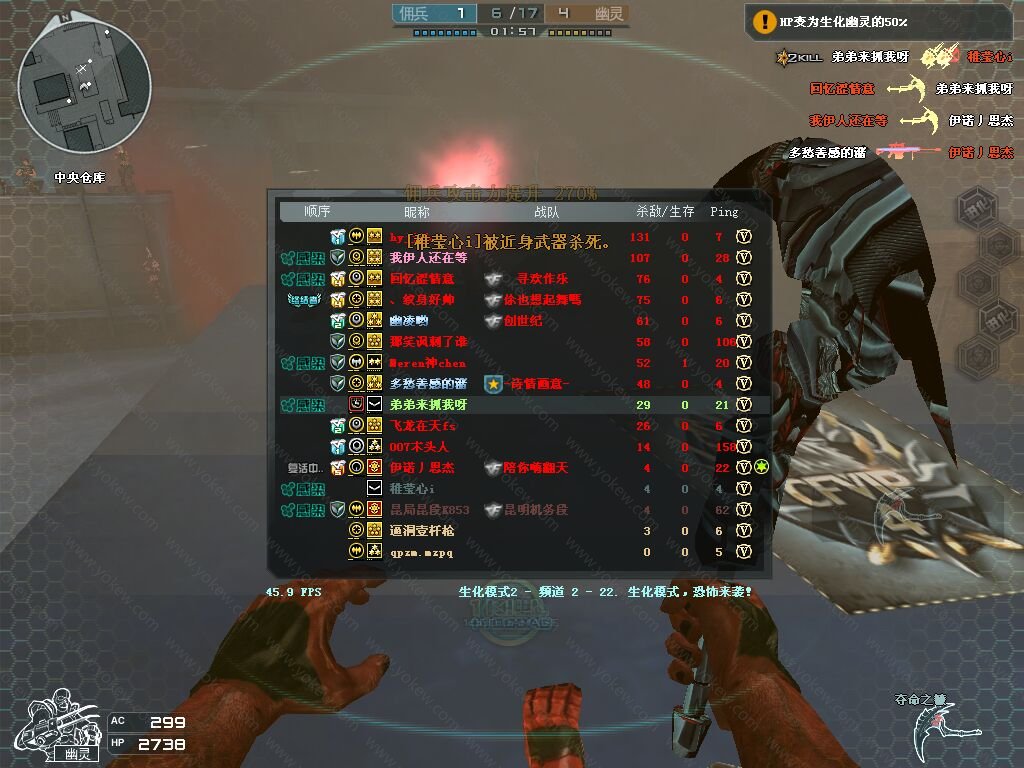1024x768 pixels.
Task: Select player row 我伊人还在等
Action: 428,258
